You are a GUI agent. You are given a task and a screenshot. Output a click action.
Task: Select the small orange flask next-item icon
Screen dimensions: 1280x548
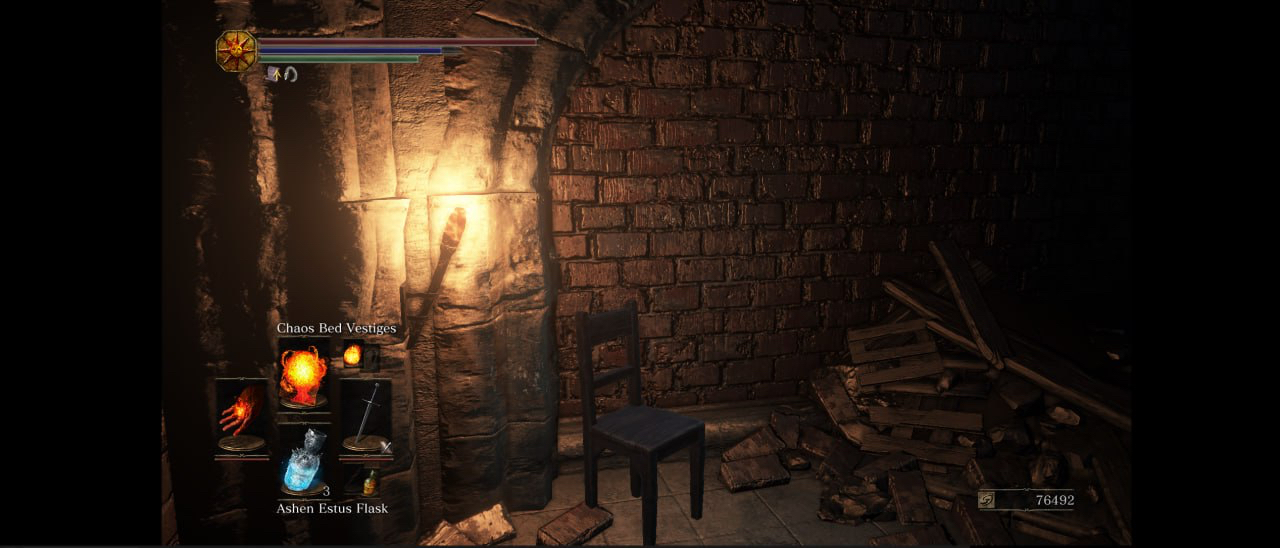[x=370, y=482]
